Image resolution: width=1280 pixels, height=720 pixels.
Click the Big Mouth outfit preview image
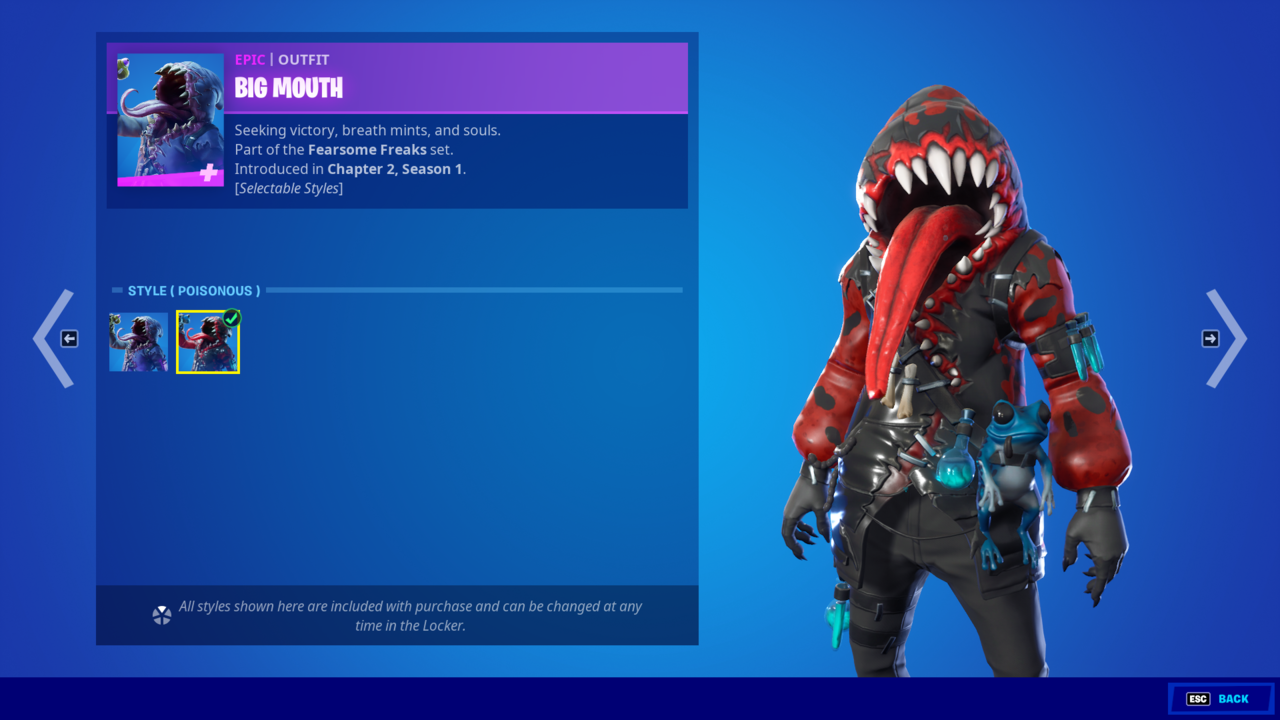(x=170, y=120)
